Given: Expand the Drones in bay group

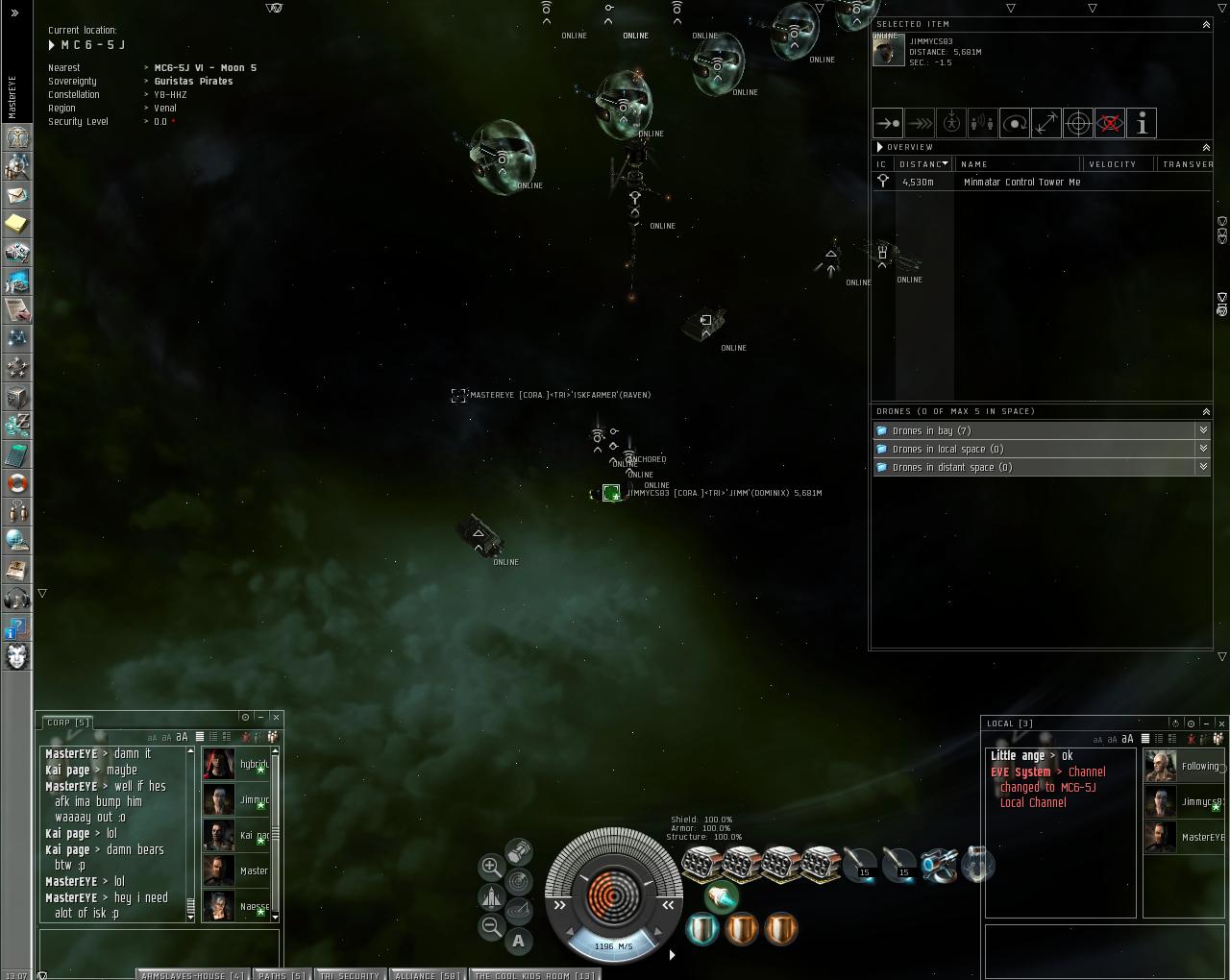Looking at the screenshot, I should pos(1203,430).
